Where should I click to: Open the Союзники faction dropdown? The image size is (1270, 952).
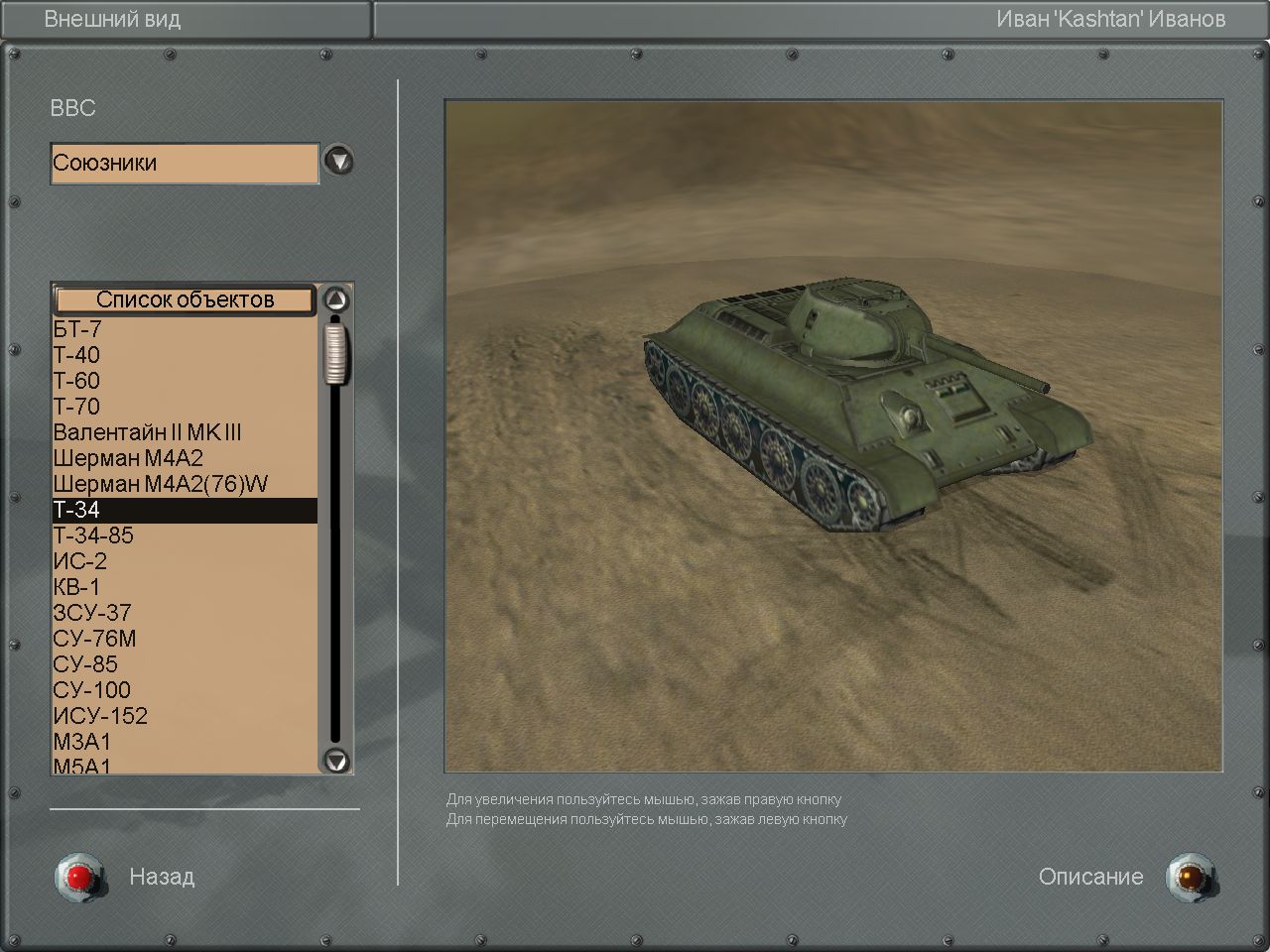point(339,161)
